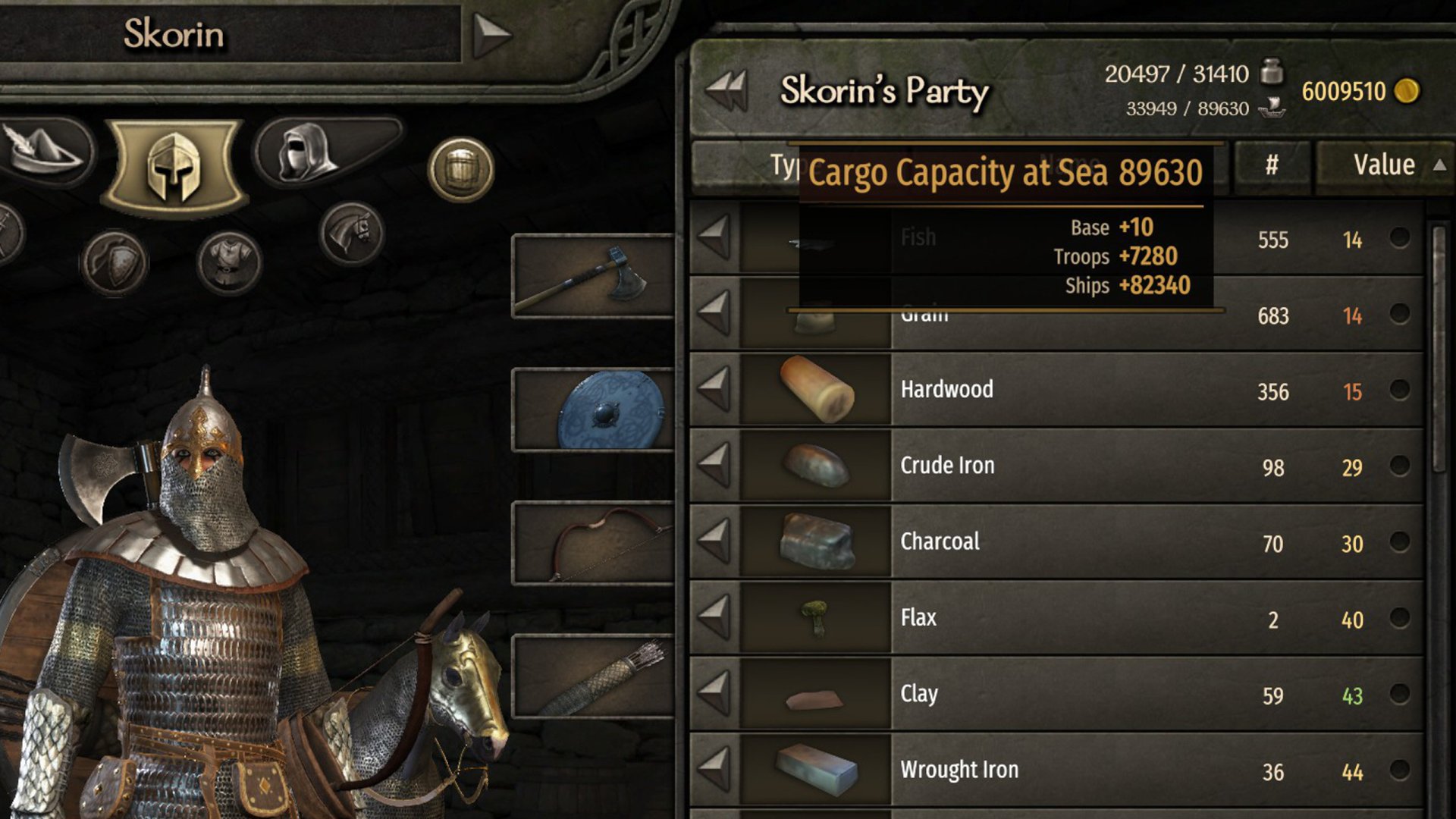Select the arrow quiver slot
The width and height of the screenshot is (1456, 819).
click(593, 676)
